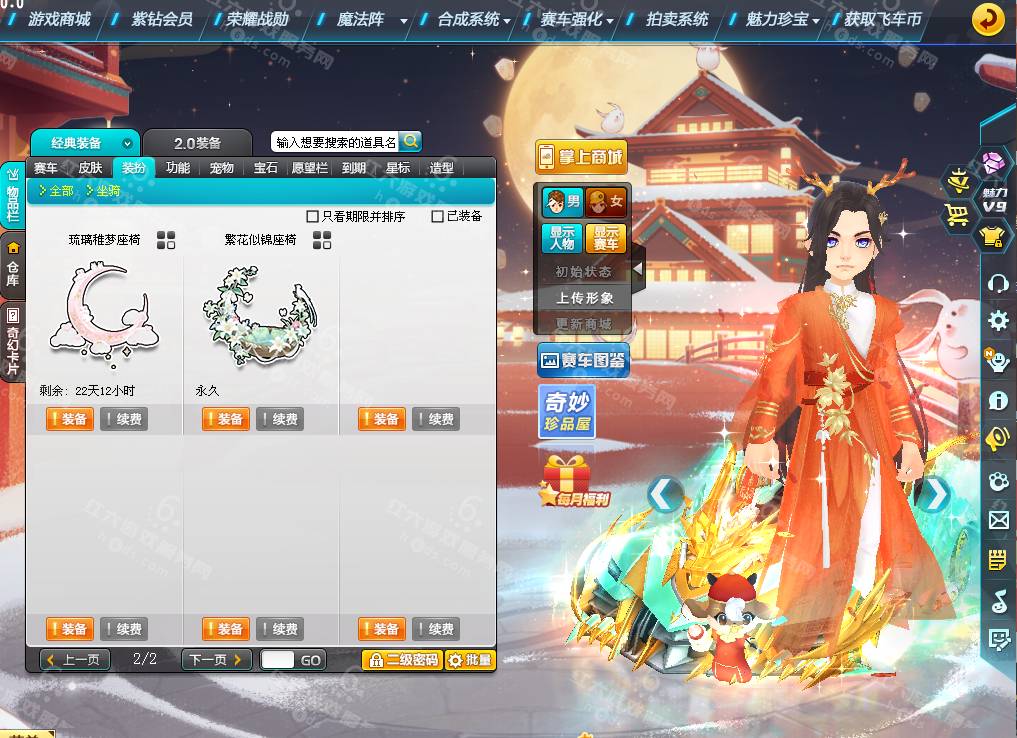Open the 游戏商城 game shop menu

click(x=59, y=19)
